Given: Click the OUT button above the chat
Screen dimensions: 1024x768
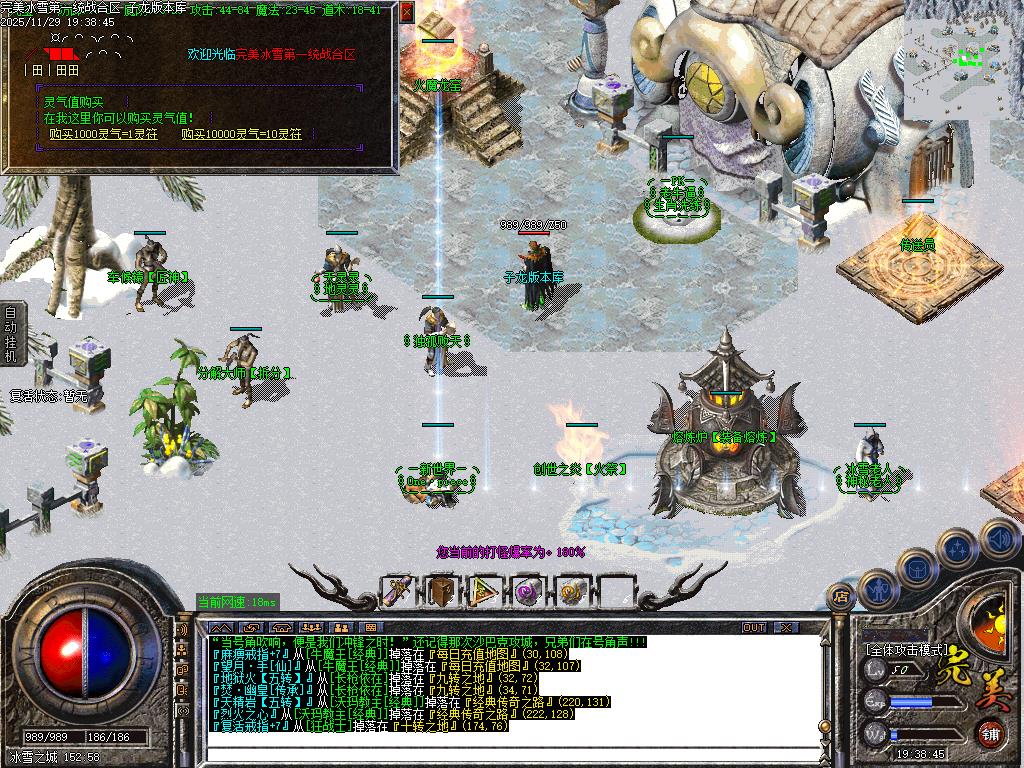Looking at the screenshot, I should 754,628.
